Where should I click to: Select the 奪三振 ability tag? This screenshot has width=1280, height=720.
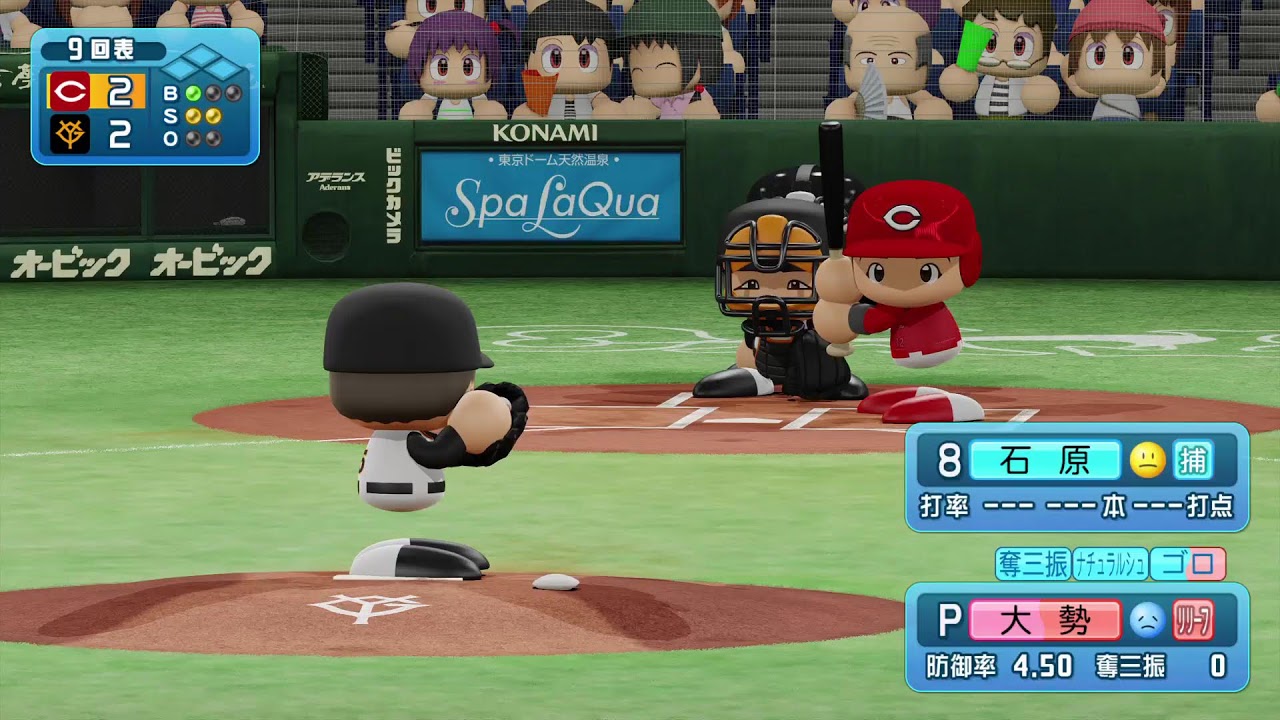tap(1033, 564)
